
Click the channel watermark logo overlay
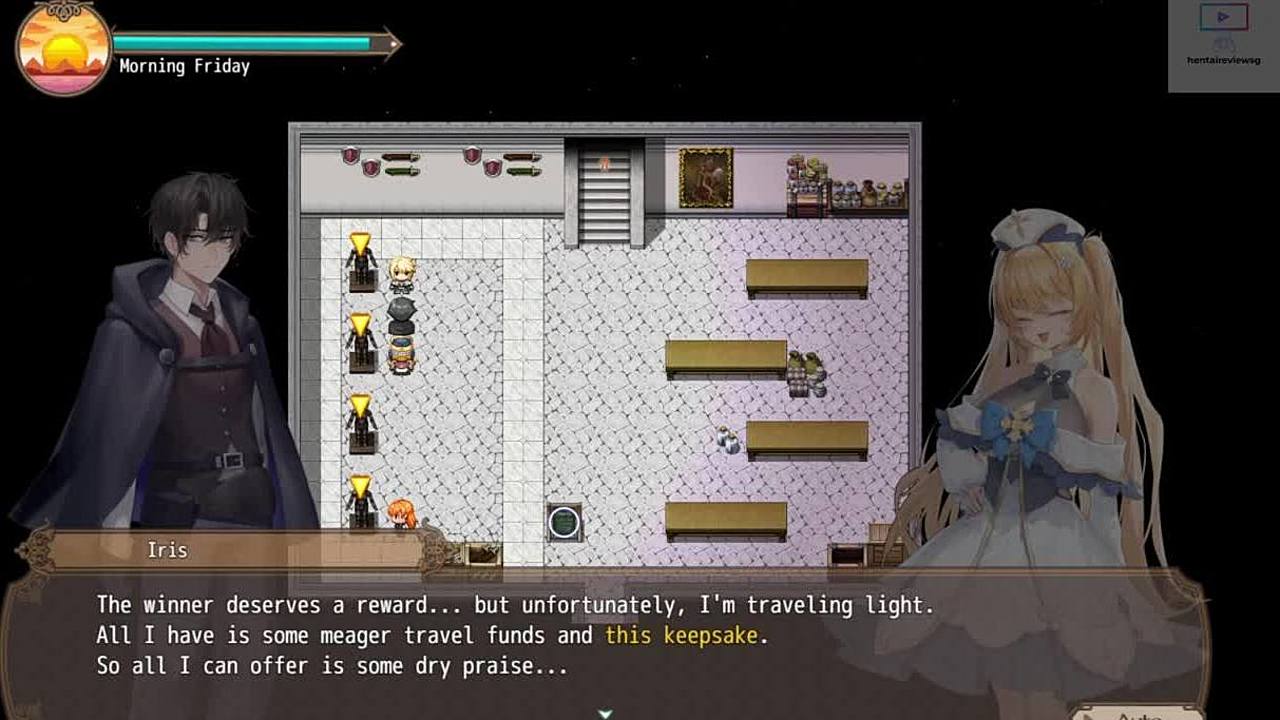(x=1223, y=40)
